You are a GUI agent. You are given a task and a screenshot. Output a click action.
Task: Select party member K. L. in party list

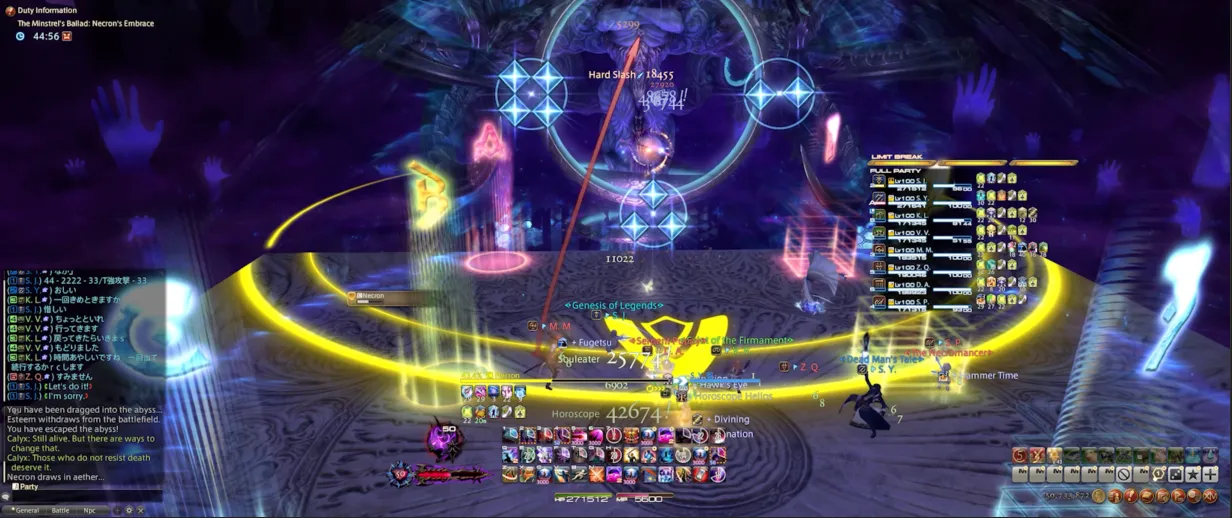915,216
